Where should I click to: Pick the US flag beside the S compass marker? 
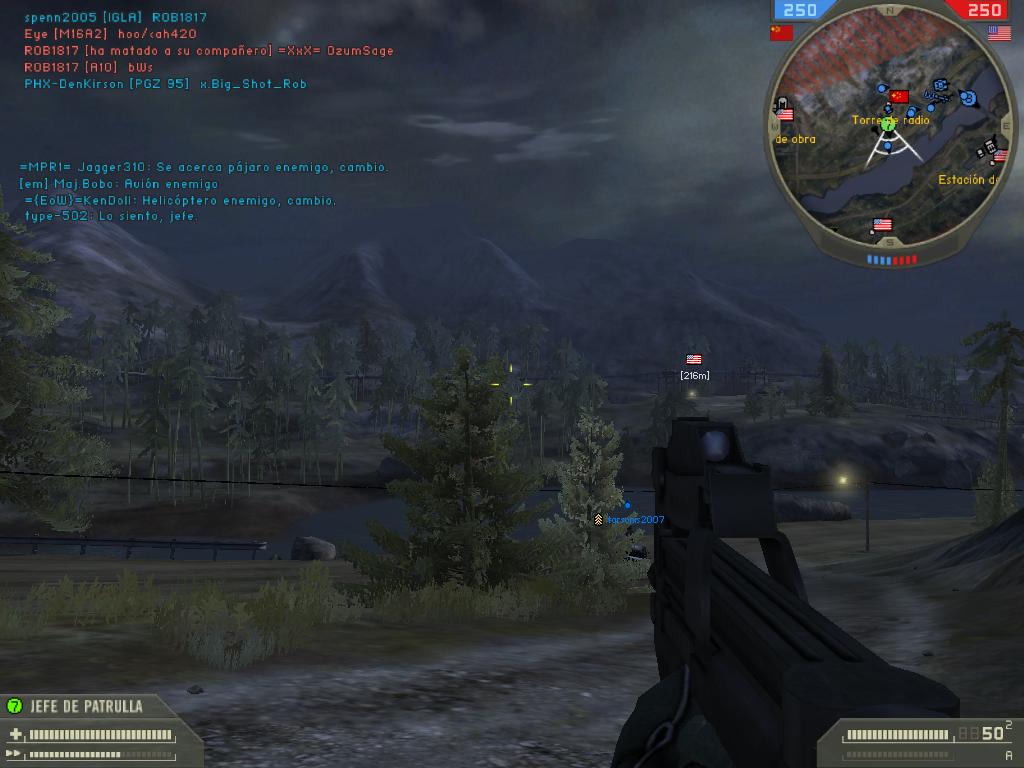882,225
